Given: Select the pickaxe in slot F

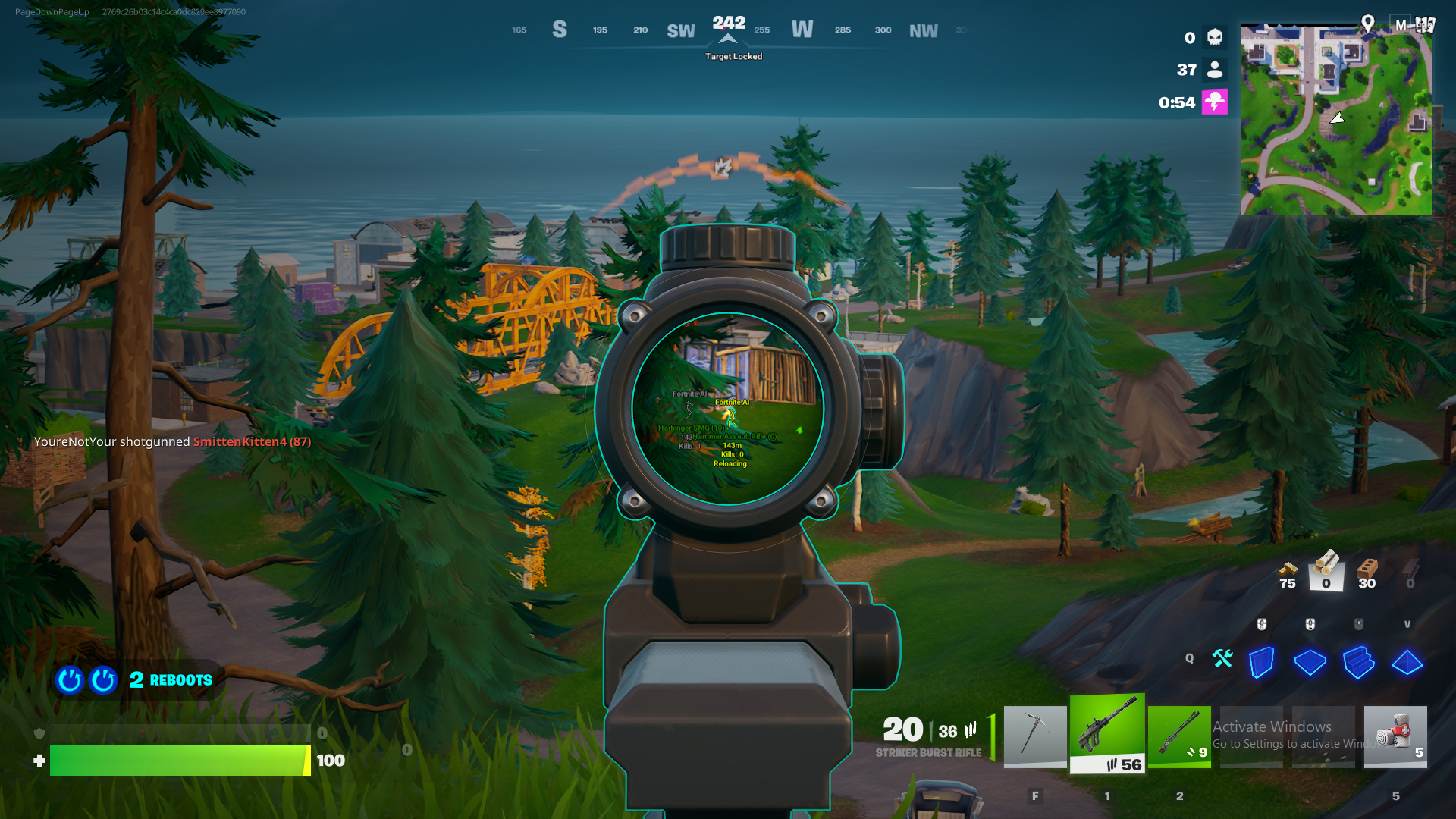Looking at the screenshot, I should point(1035,736).
